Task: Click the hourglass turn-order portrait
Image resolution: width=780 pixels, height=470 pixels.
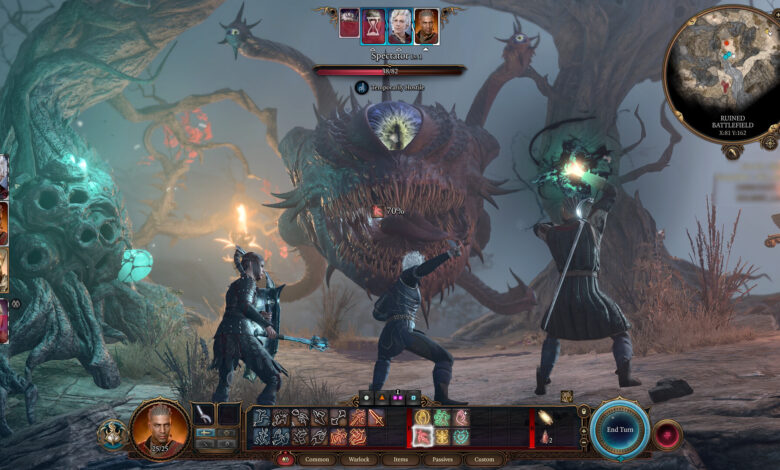Action: click(x=374, y=26)
